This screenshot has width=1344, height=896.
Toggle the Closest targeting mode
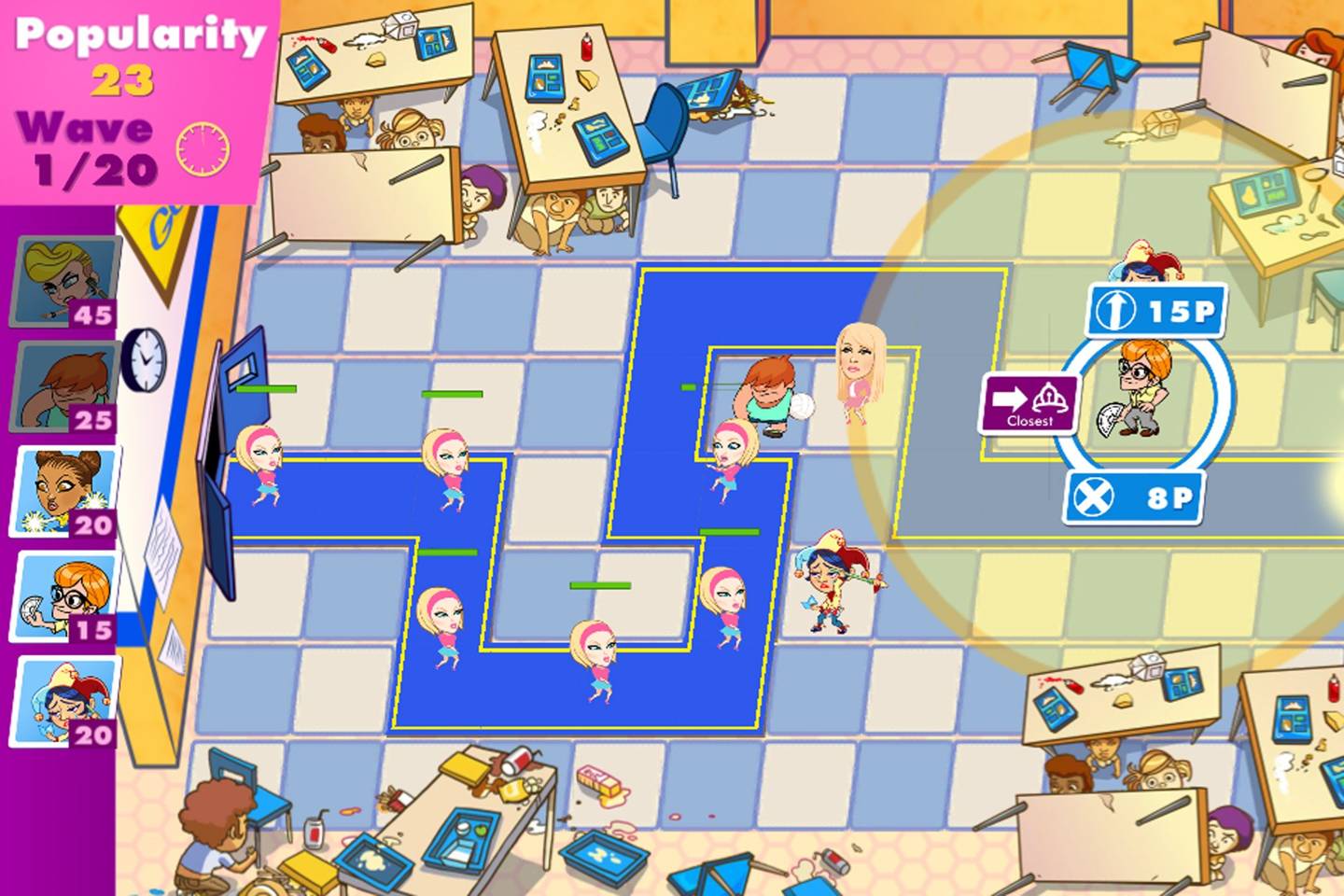click(x=1028, y=404)
